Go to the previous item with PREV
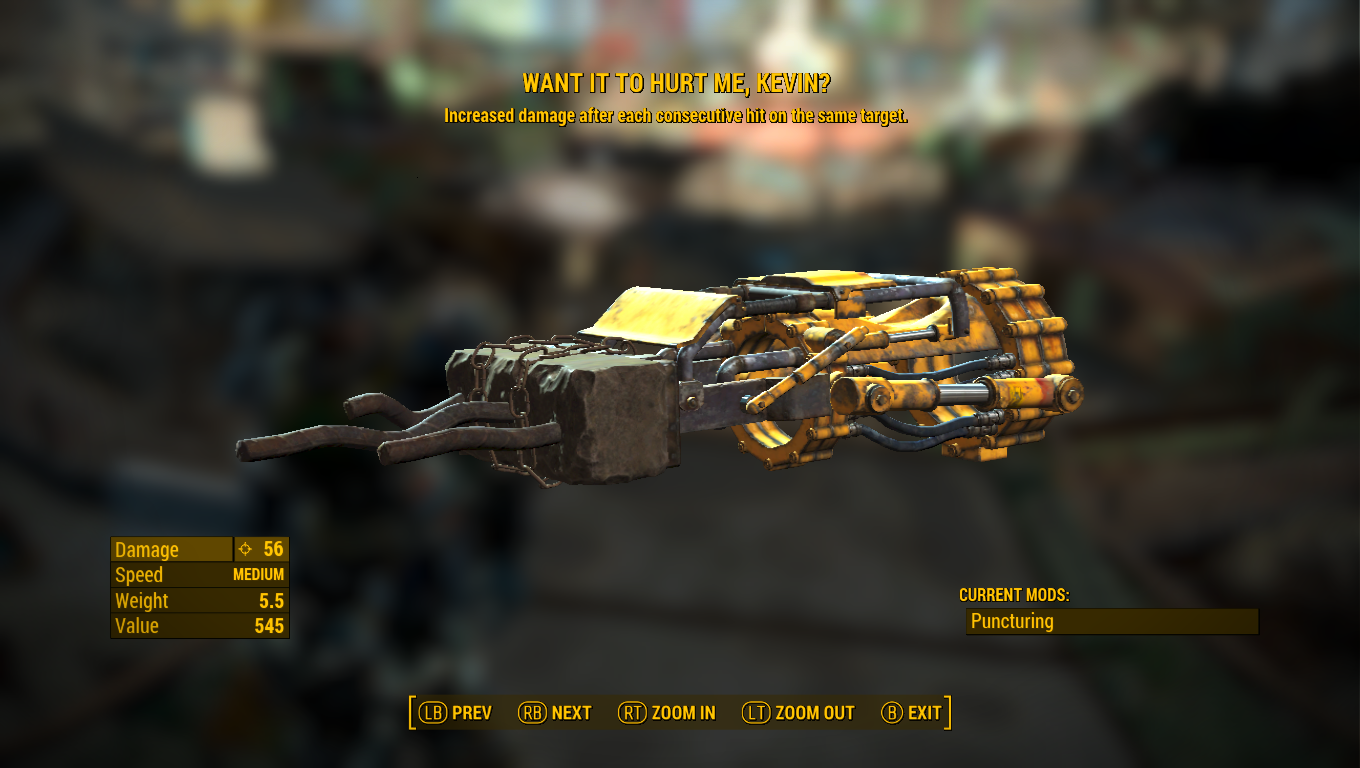Viewport: 1360px width, 768px height. click(x=456, y=713)
